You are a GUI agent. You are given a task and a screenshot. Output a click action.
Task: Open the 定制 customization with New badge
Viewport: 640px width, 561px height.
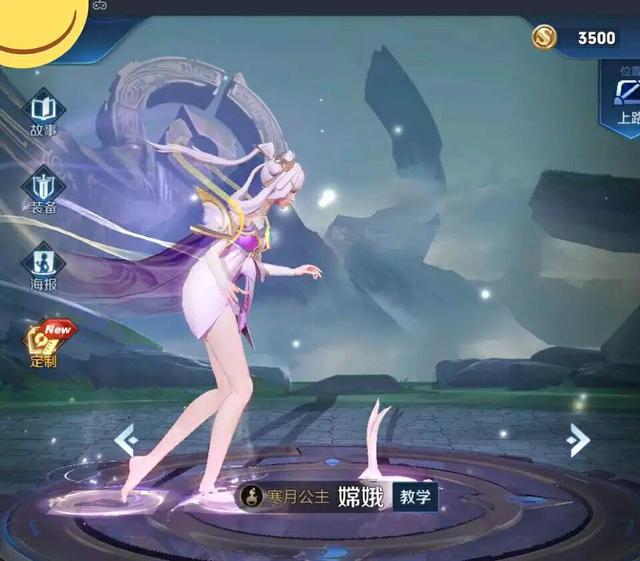click(43, 343)
